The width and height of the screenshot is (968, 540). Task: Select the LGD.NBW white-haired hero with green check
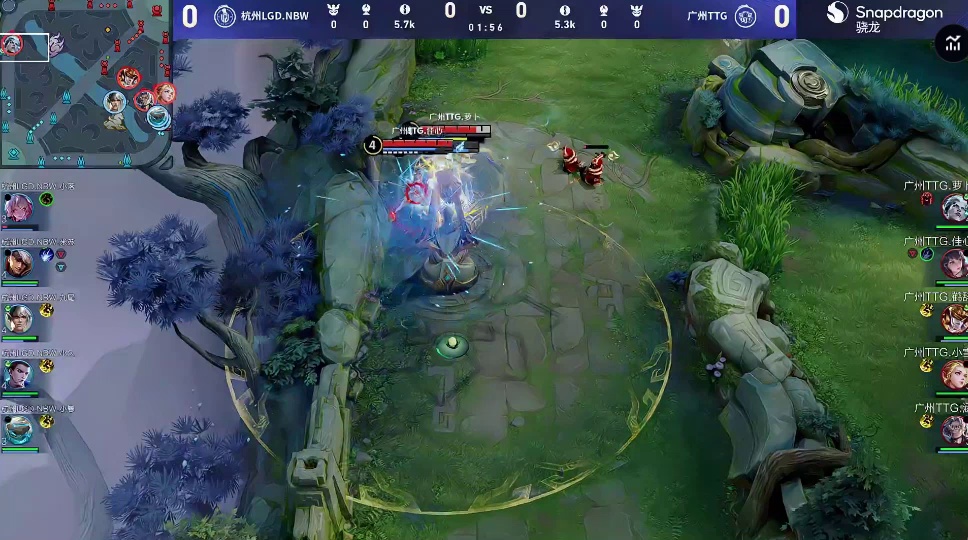point(18,319)
